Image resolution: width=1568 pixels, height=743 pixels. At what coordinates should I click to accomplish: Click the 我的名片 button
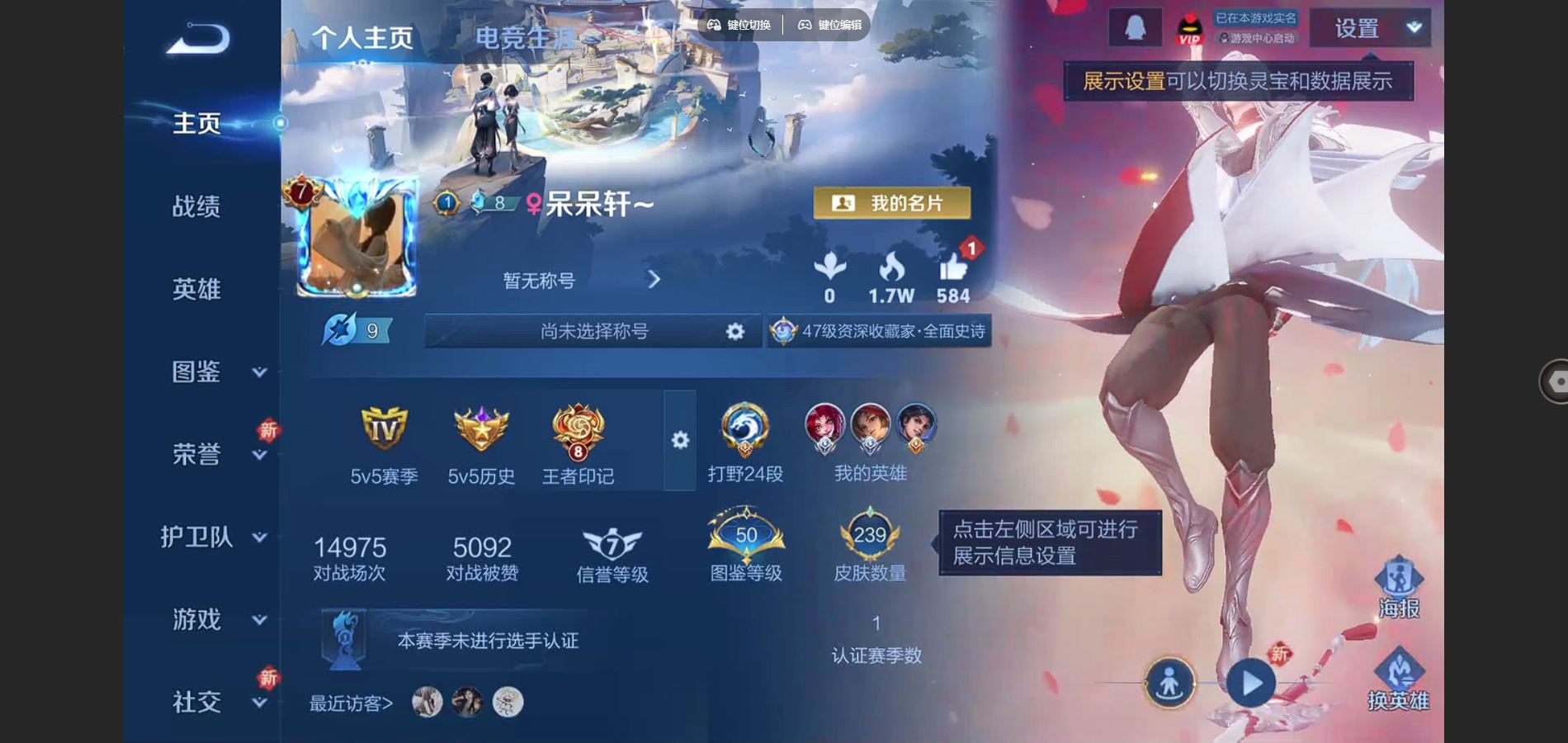pos(891,202)
